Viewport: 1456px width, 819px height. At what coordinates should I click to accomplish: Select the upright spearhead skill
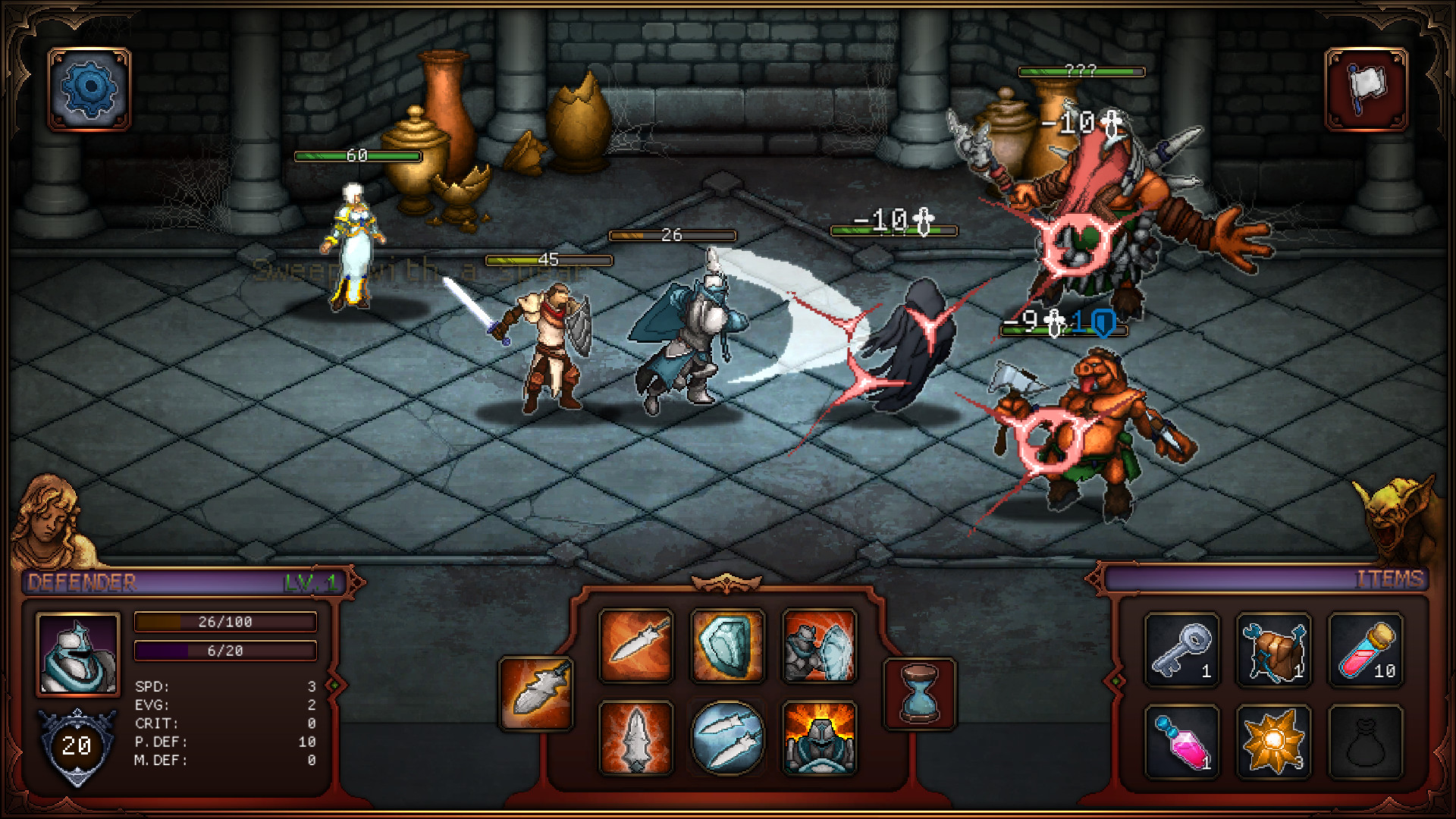point(635,738)
